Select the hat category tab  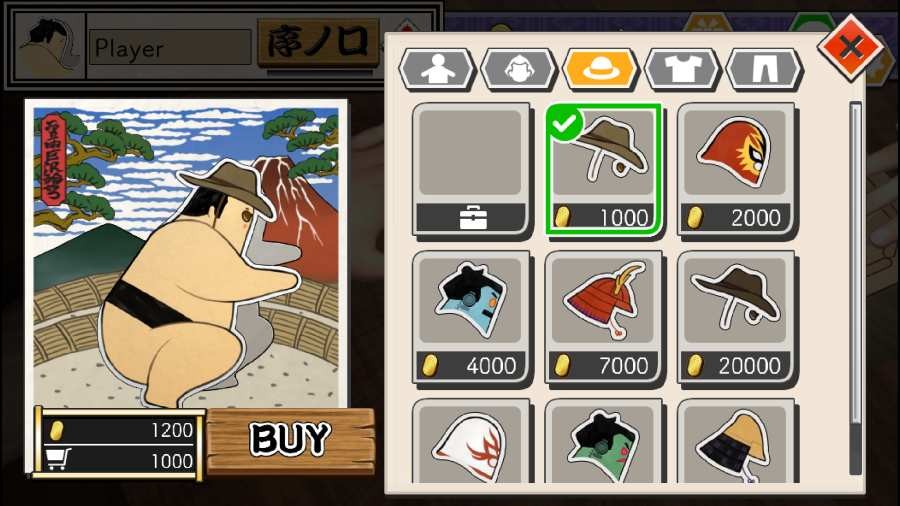pyautogui.click(x=600, y=69)
